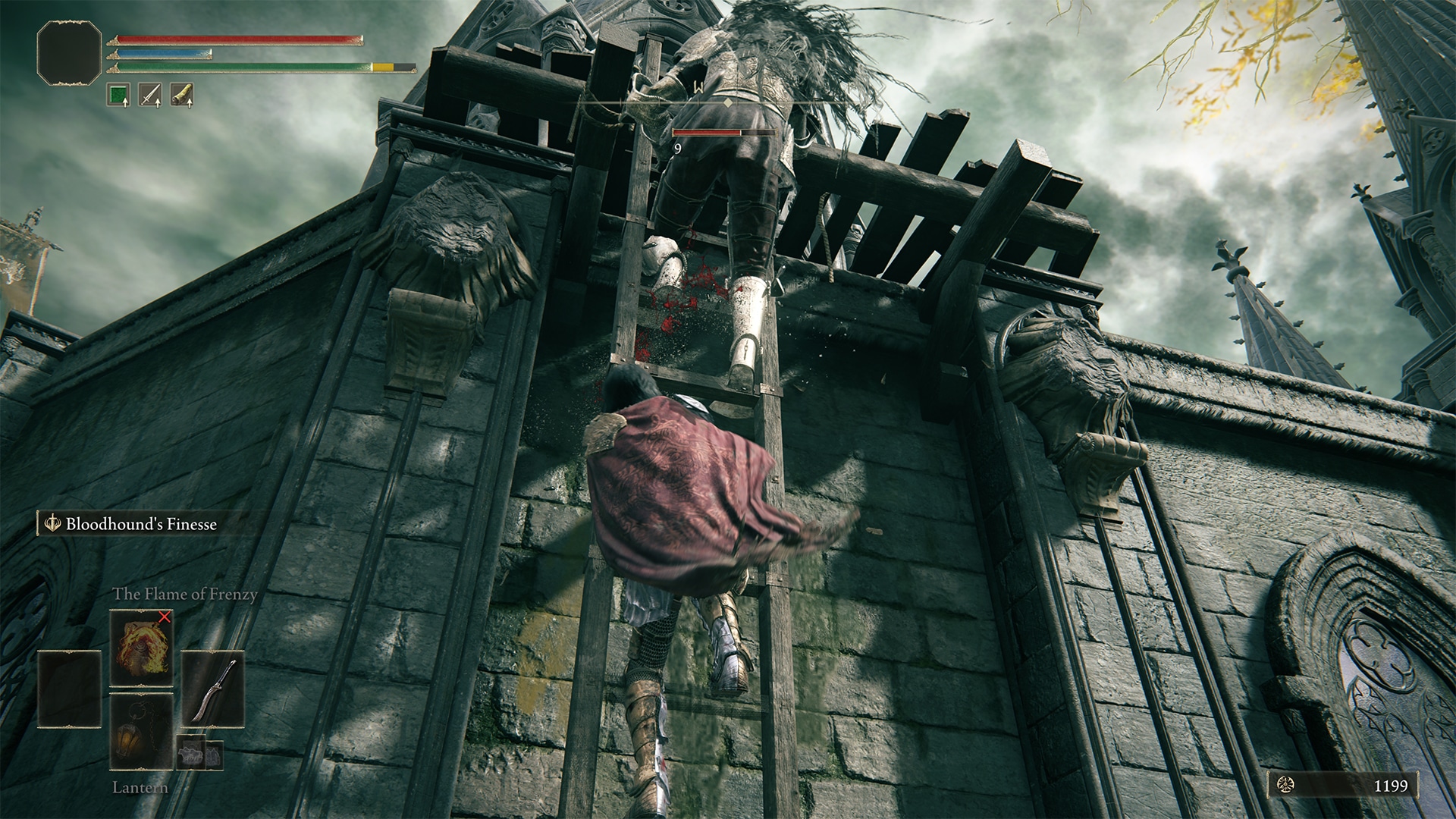Inspect the horn status buff icon
Viewport: 1456px width, 819px height.
click(x=182, y=95)
